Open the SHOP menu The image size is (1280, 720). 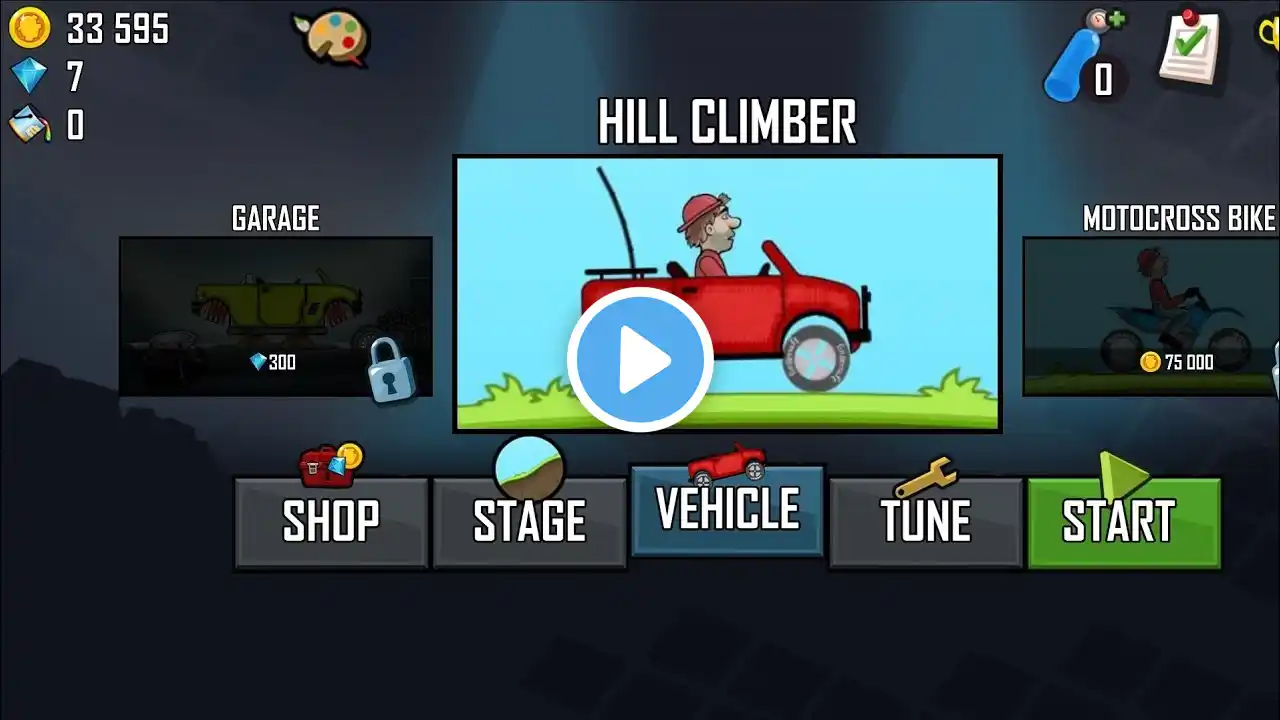point(331,522)
